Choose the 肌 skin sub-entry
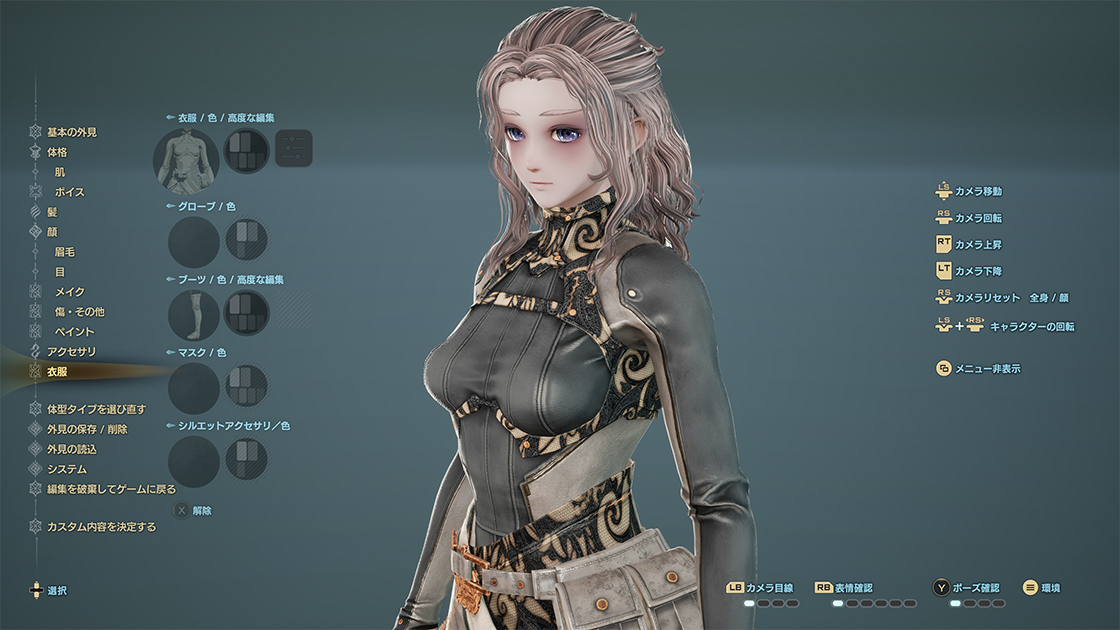This screenshot has width=1120, height=630. point(60,172)
